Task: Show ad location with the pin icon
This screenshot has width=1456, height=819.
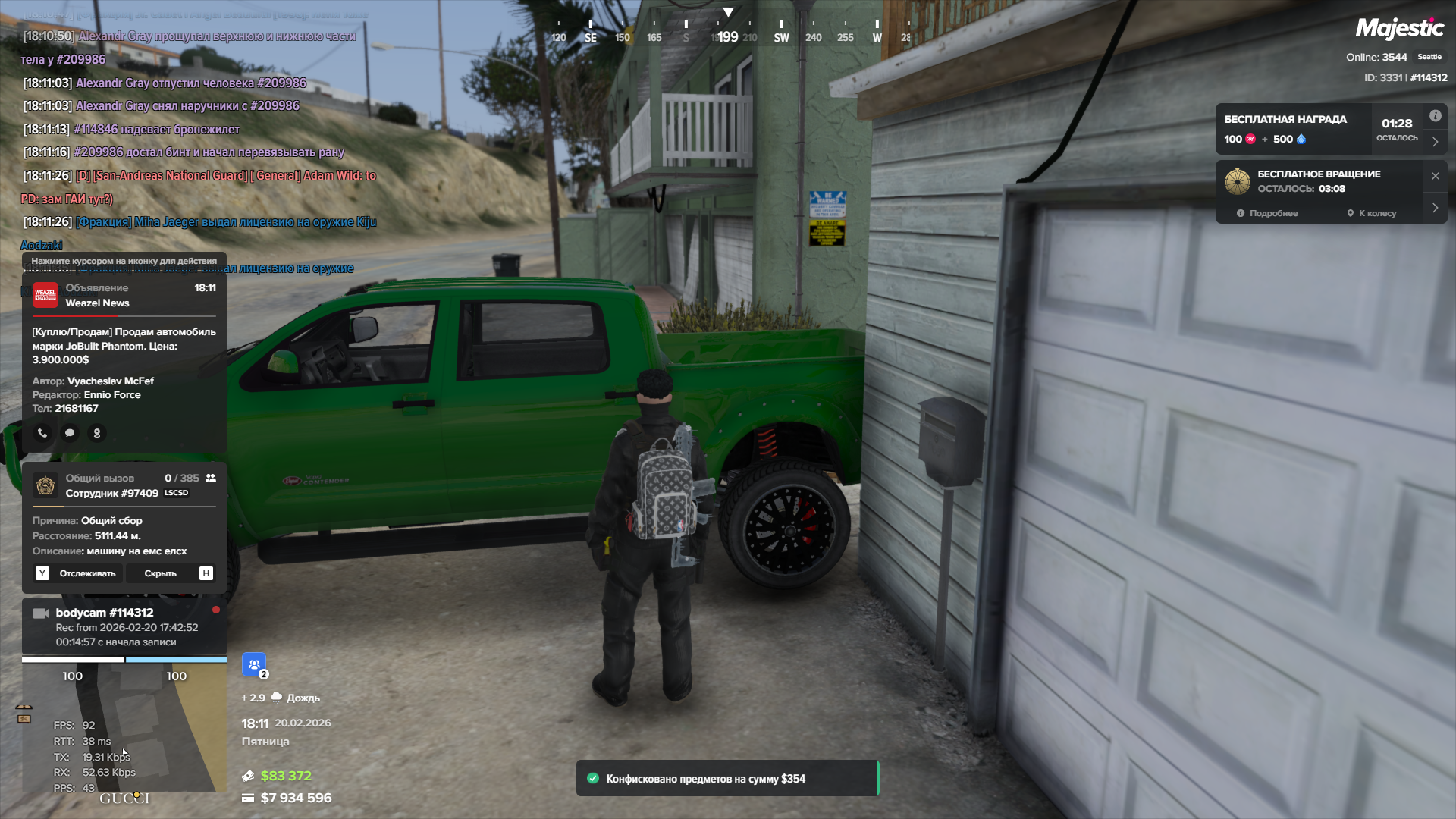Action: [97, 433]
